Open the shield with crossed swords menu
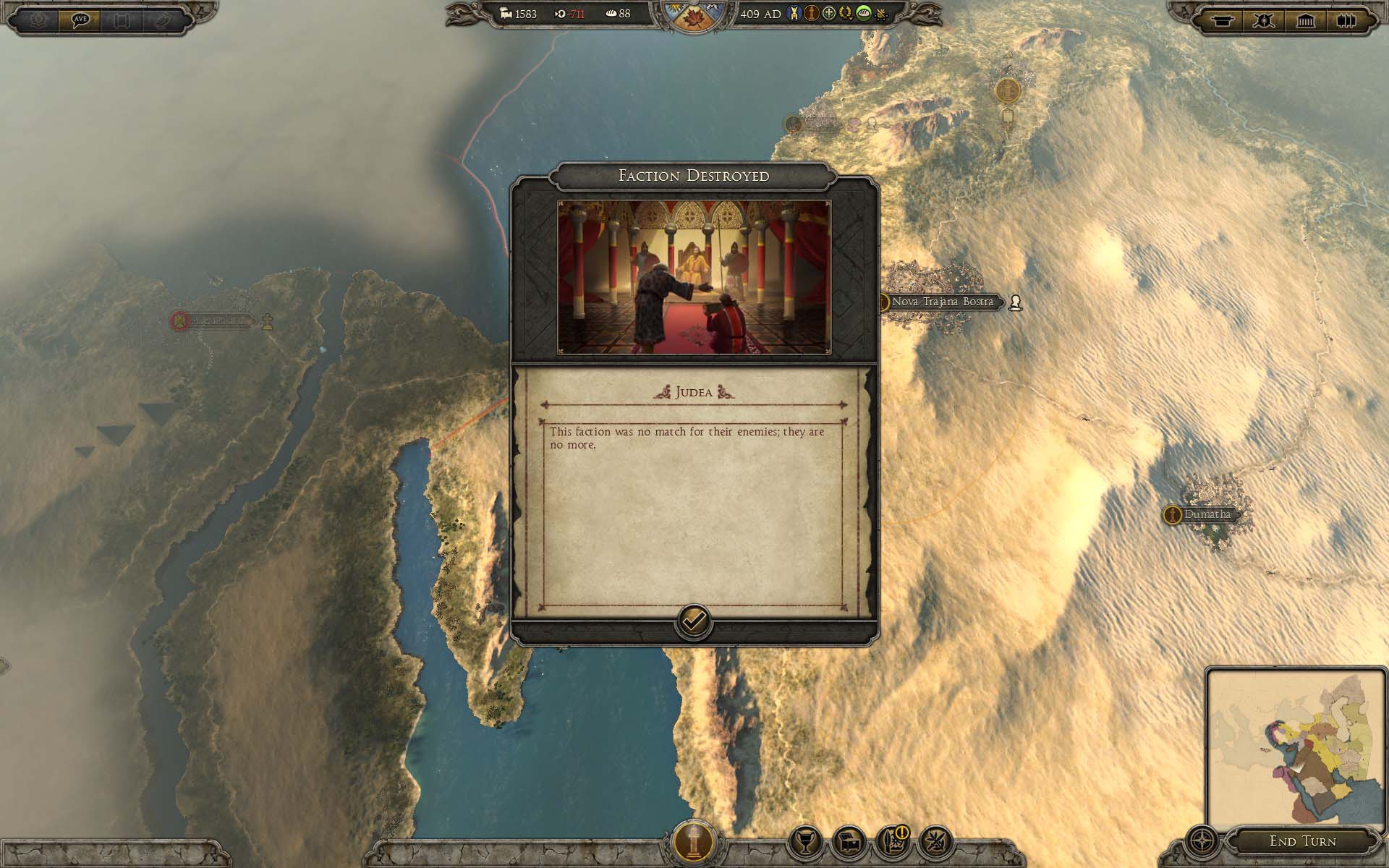Viewport: 1389px width, 868px height. (x=1264, y=20)
